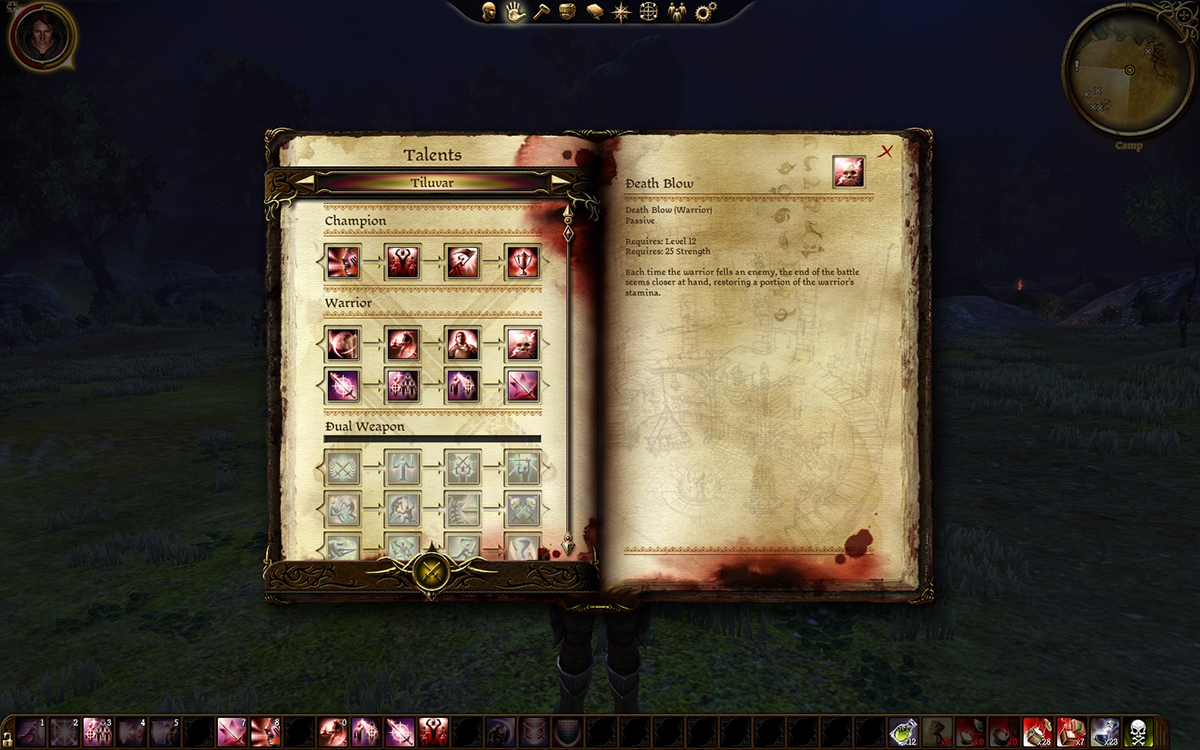Click the talent list scrollbar down arrow
Screen dimensions: 1200x750
coord(568,546)
